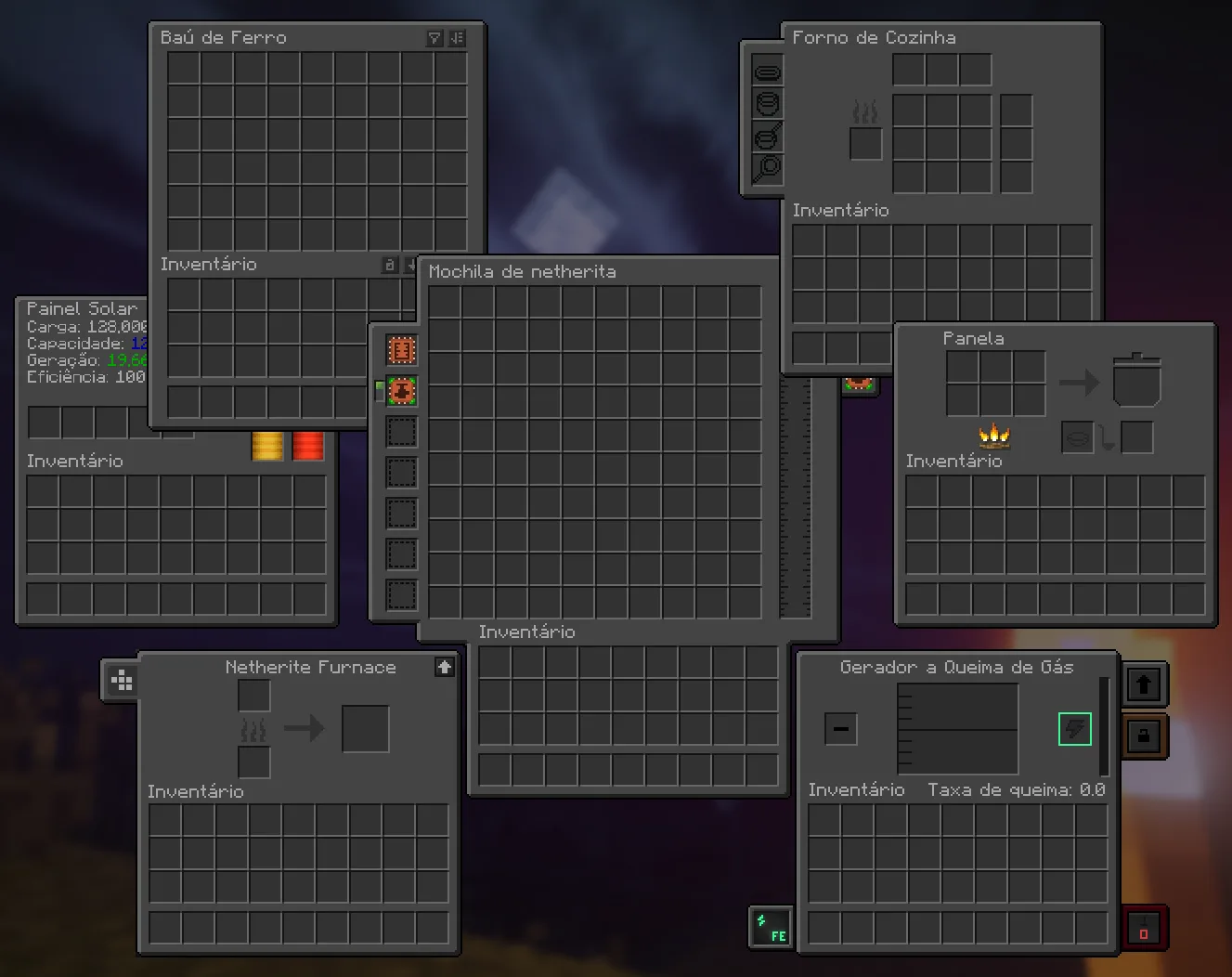Open the red redstone control tab
This screenshot has width=1232, height=977.
1144,928
